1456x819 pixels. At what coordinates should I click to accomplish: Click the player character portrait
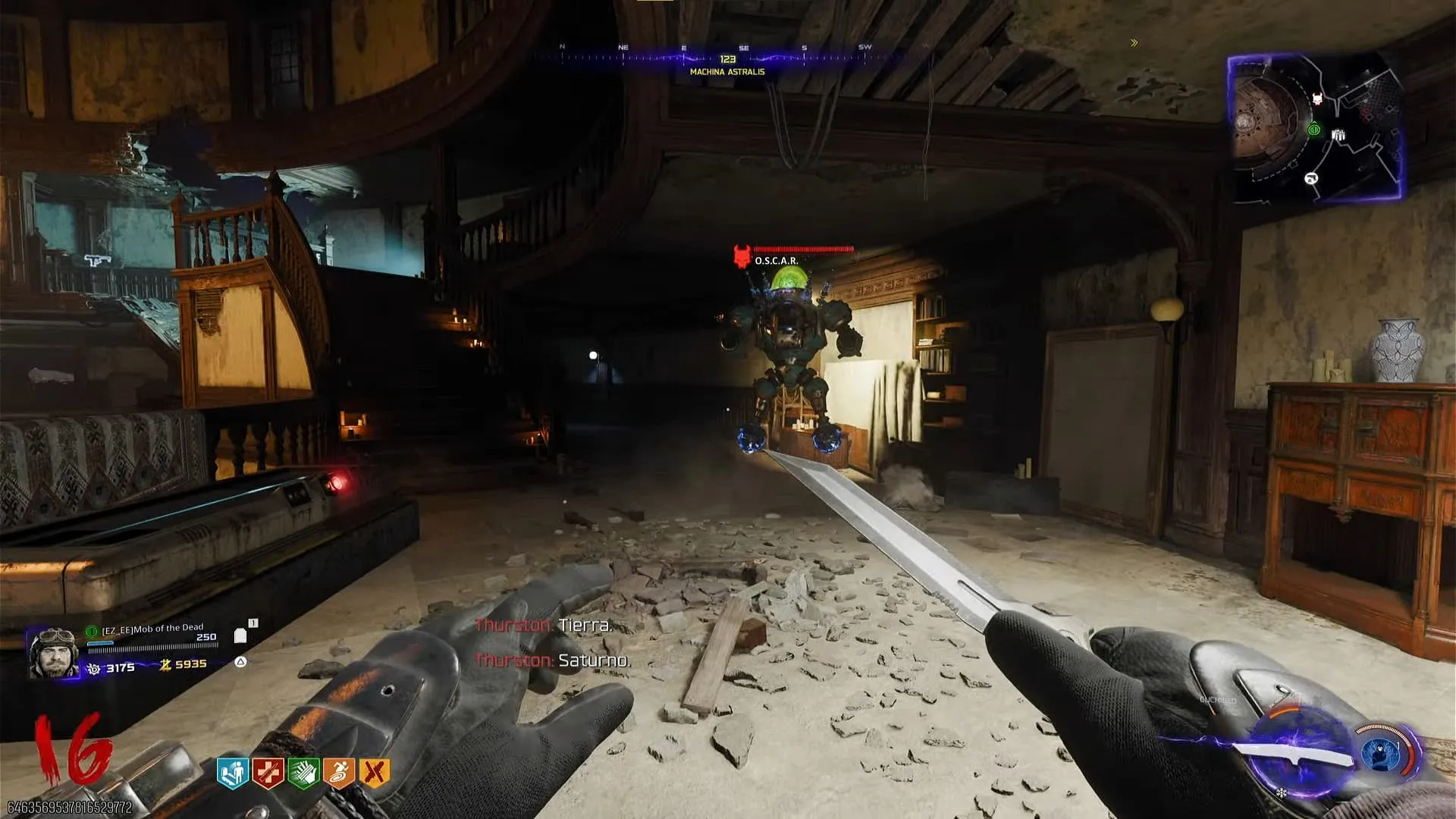point(53,653)
